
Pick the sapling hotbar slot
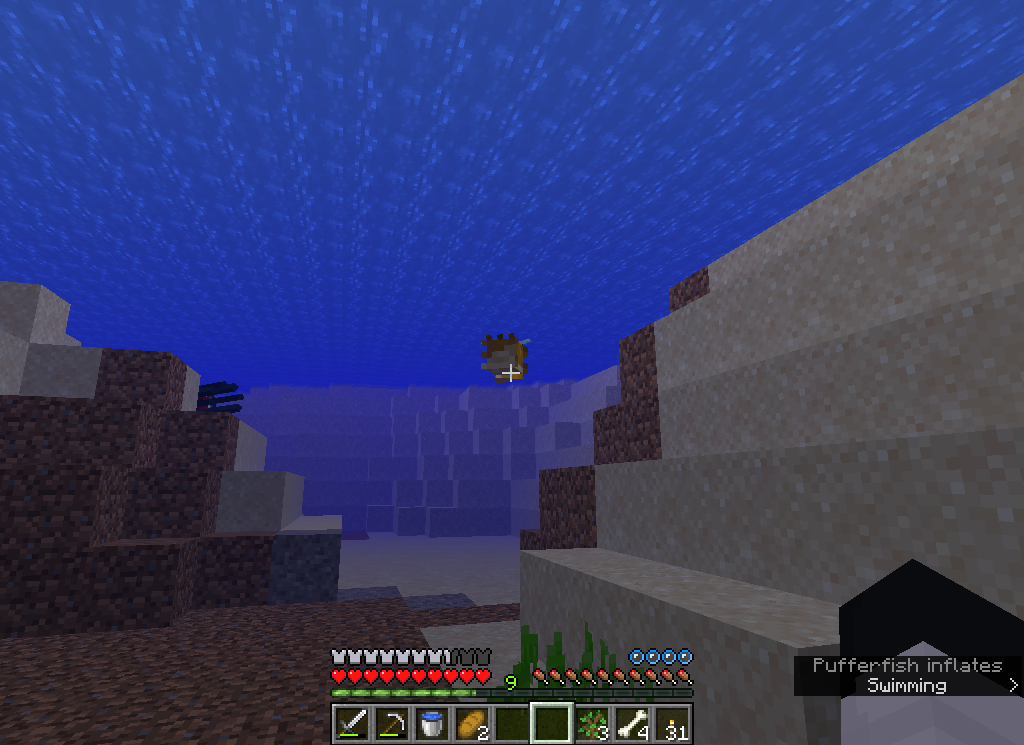(x=592, y=723)
